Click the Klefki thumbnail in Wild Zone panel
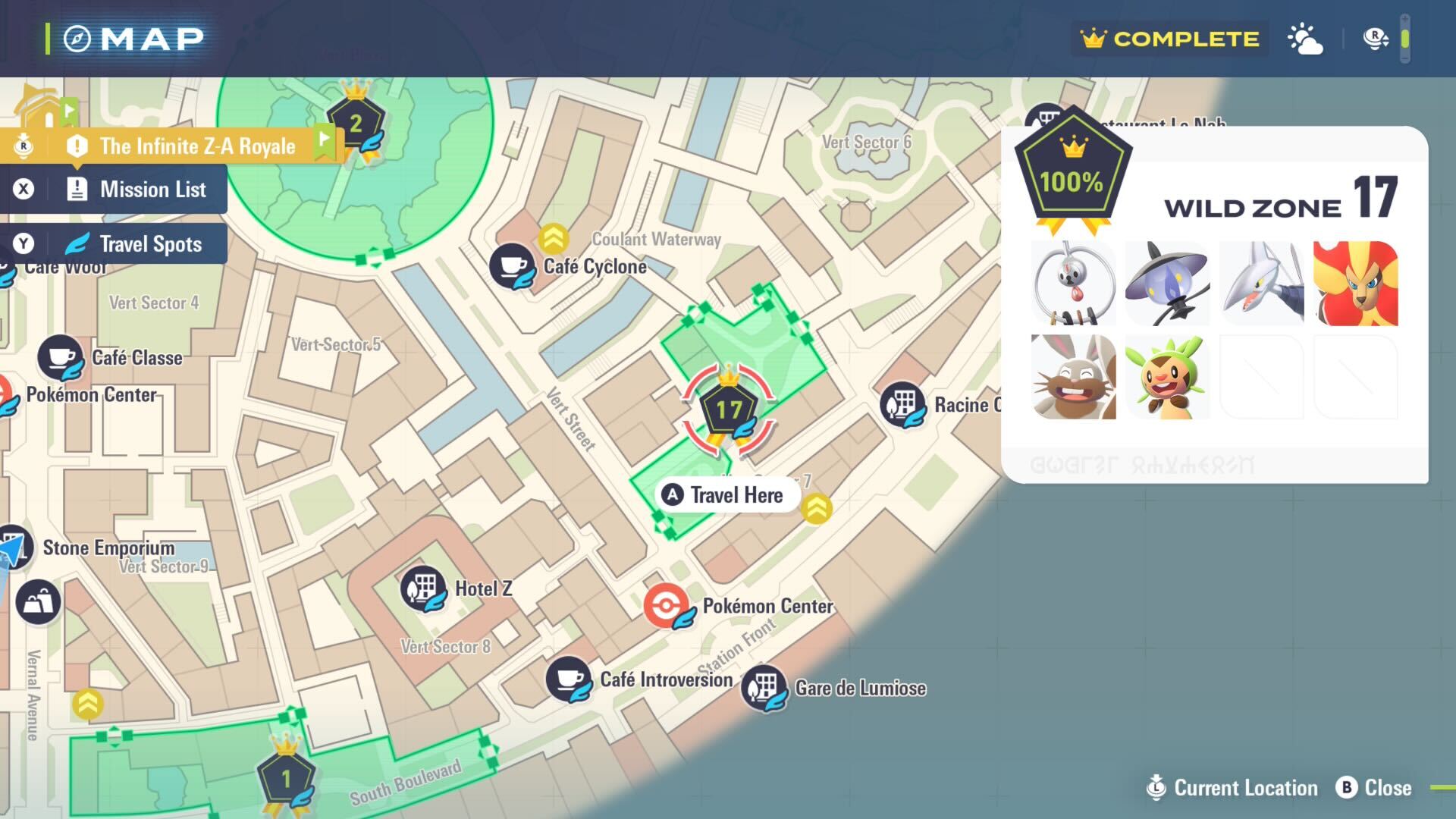Viewport: 1456px width, 819px height. pyautogui.click(x=1073, y=284)
